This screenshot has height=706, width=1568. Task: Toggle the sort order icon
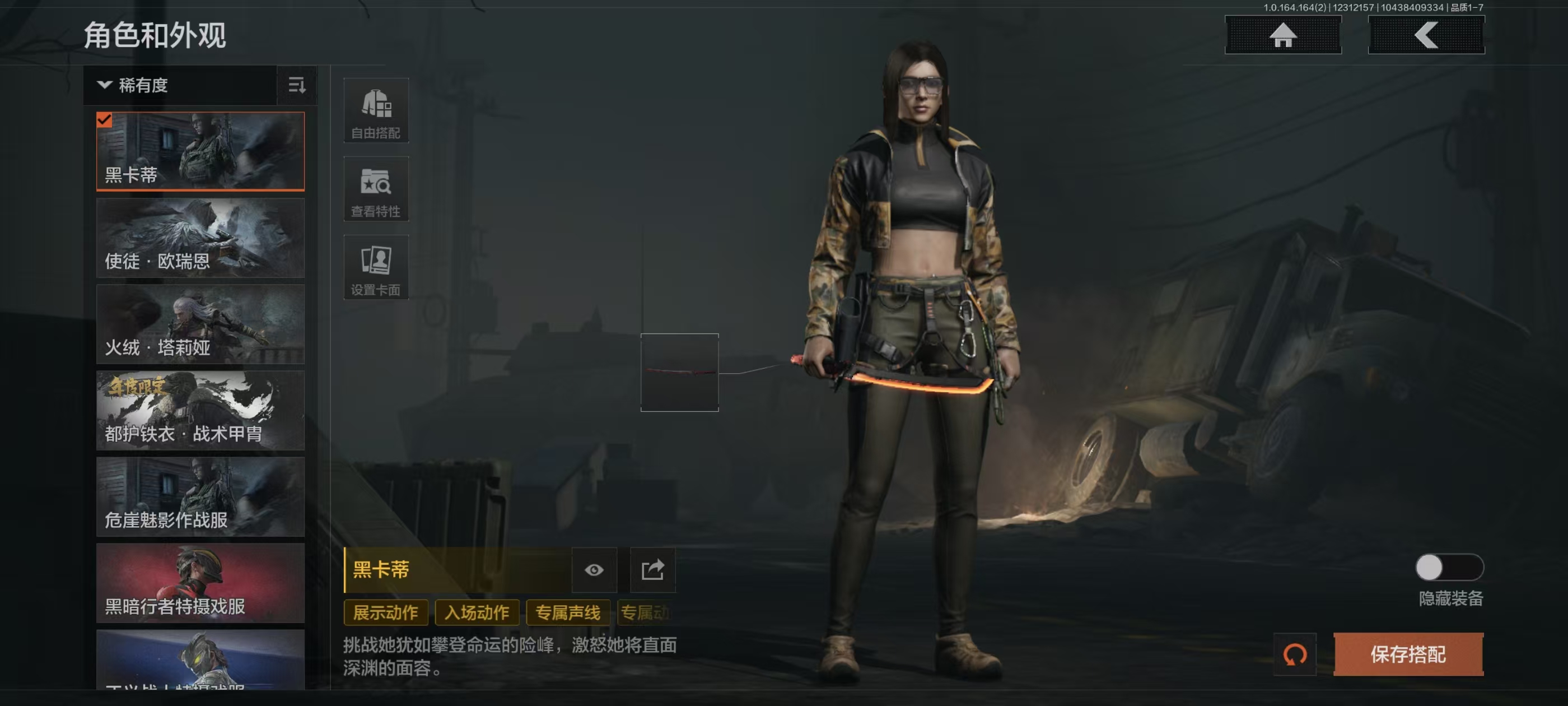click(296, 85)
